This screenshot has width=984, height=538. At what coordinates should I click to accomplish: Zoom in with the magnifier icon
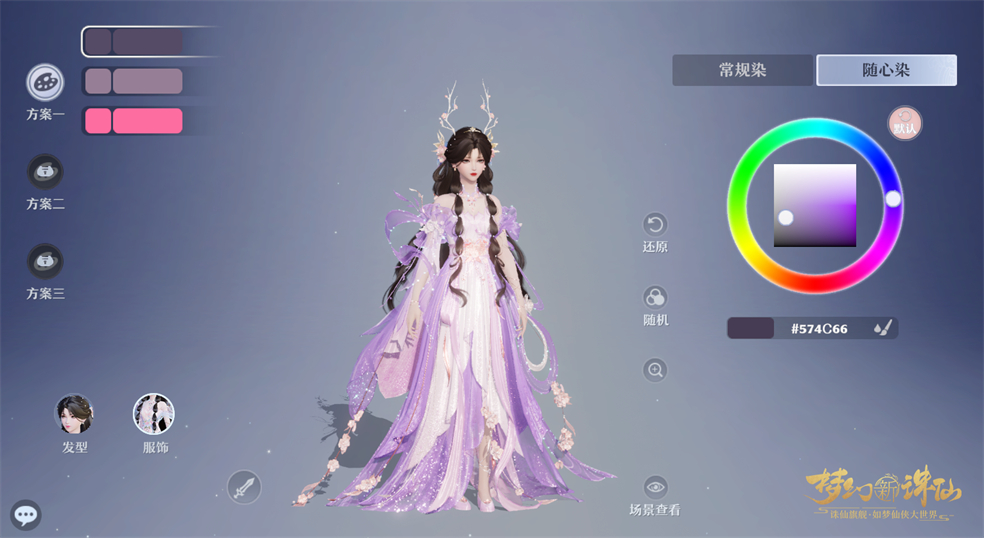[x=655, y=370]
